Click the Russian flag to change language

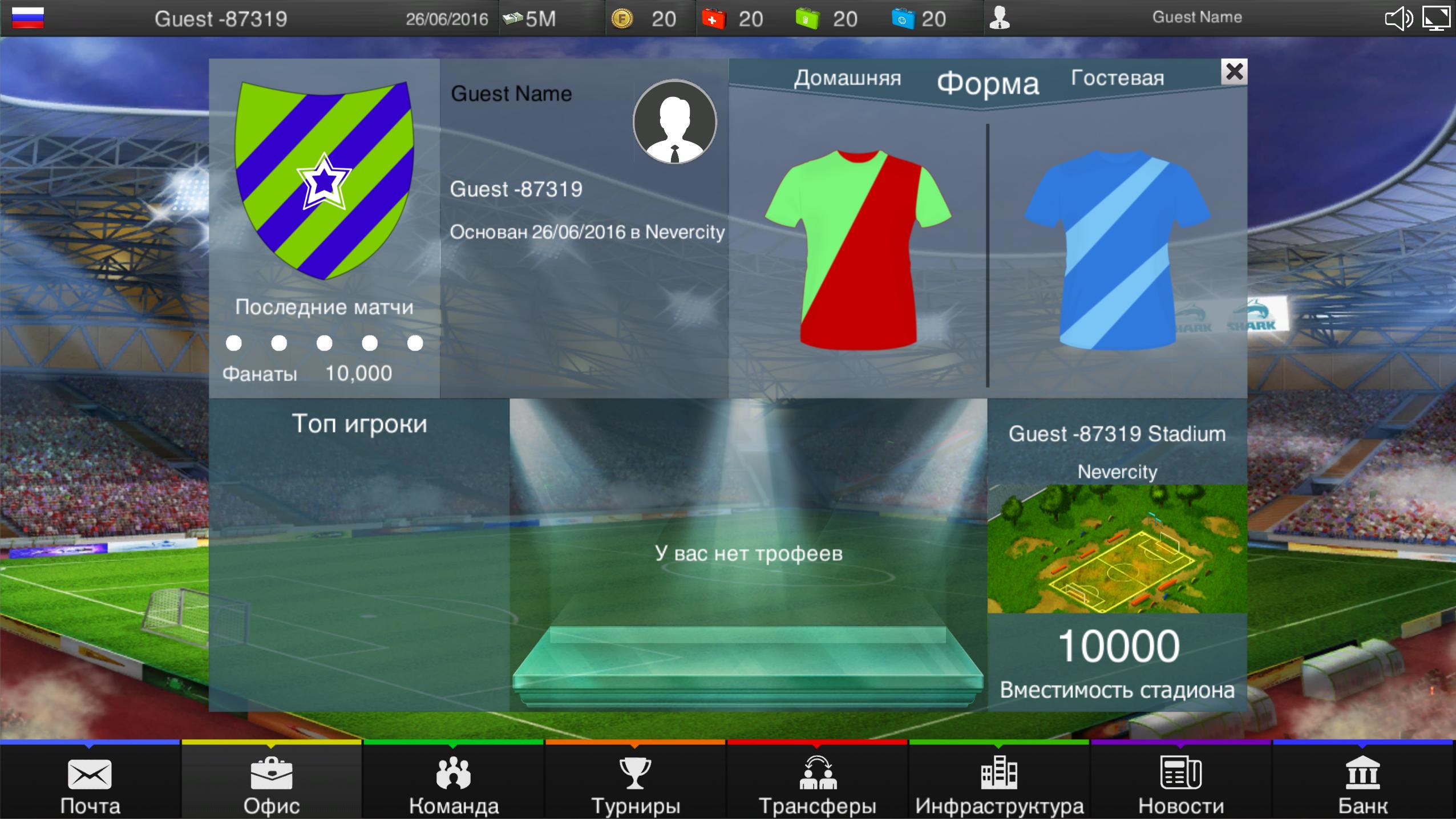(27, 16)
